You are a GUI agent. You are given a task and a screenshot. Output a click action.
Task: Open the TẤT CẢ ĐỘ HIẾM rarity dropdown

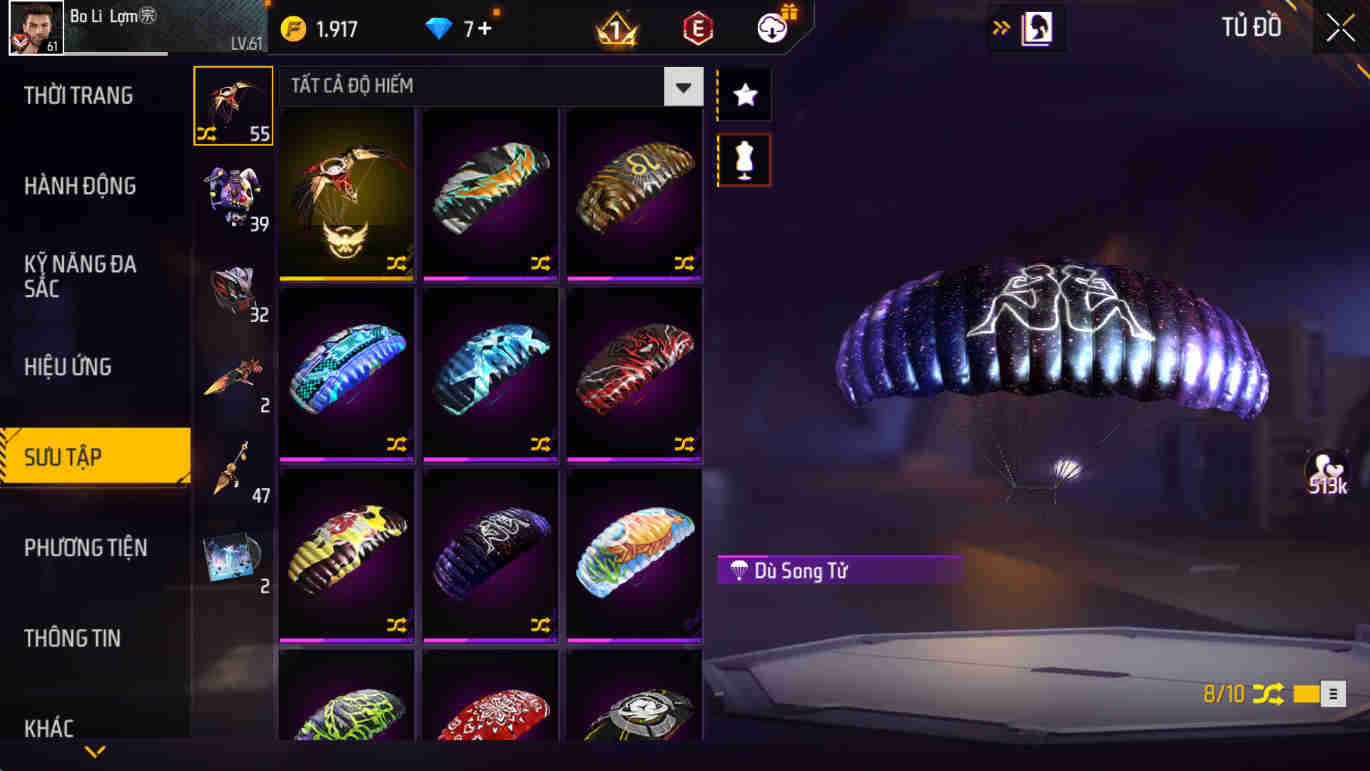coord(683,86)
